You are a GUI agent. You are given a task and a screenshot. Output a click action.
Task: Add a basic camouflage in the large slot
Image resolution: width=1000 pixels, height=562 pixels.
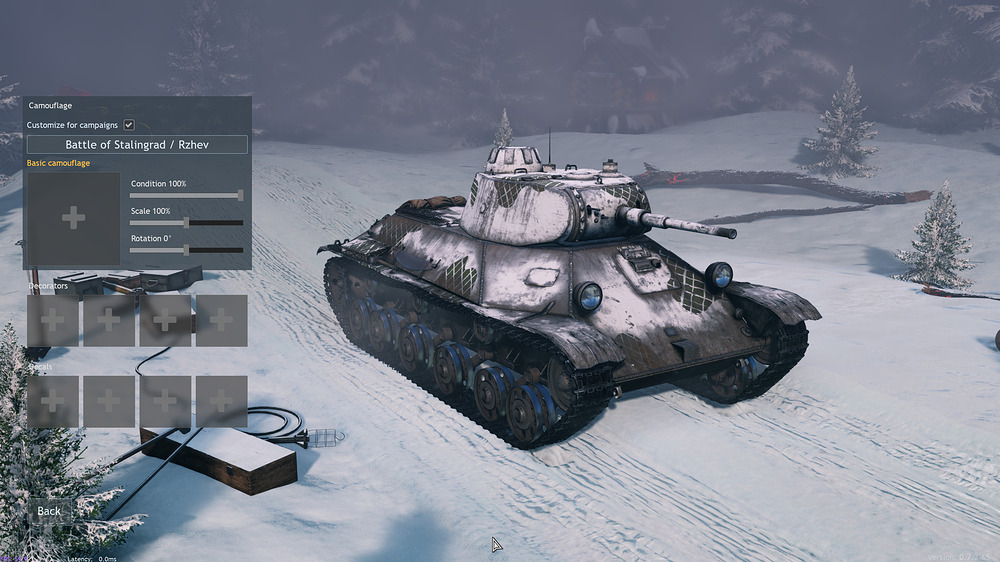pos(73,219)
